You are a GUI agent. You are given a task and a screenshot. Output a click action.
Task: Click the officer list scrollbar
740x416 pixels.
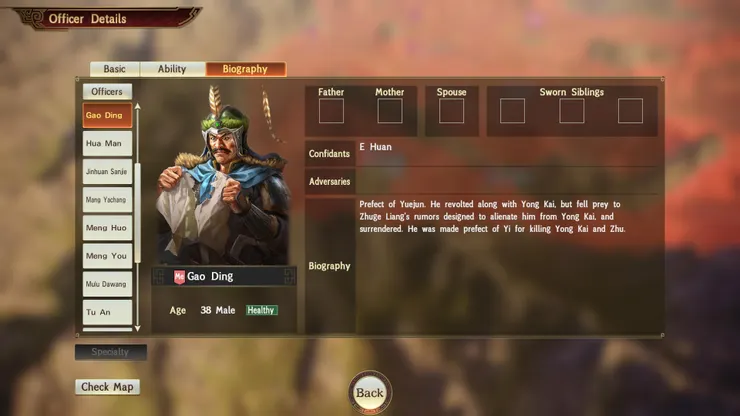(x=138, y=200)
